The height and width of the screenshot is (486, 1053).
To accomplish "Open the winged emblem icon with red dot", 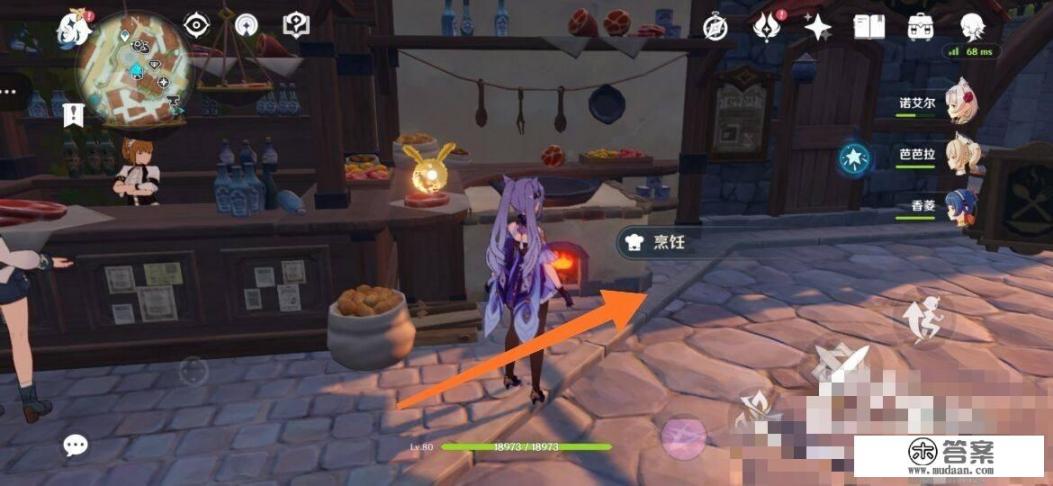I will (x=768, y=27).
